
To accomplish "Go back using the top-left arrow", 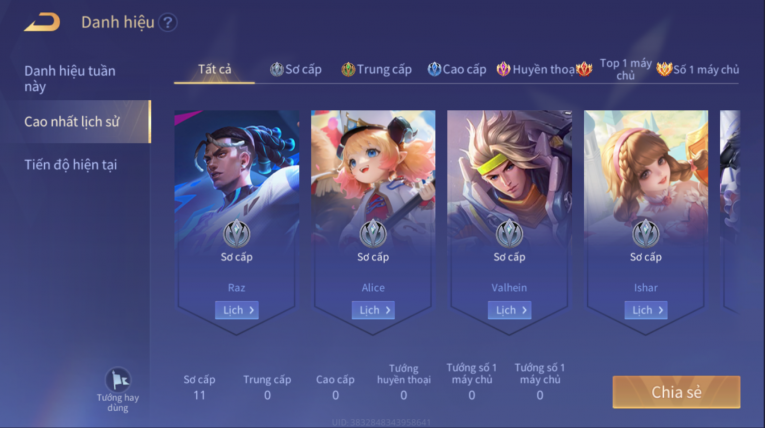I will click(x=42, y=22).
